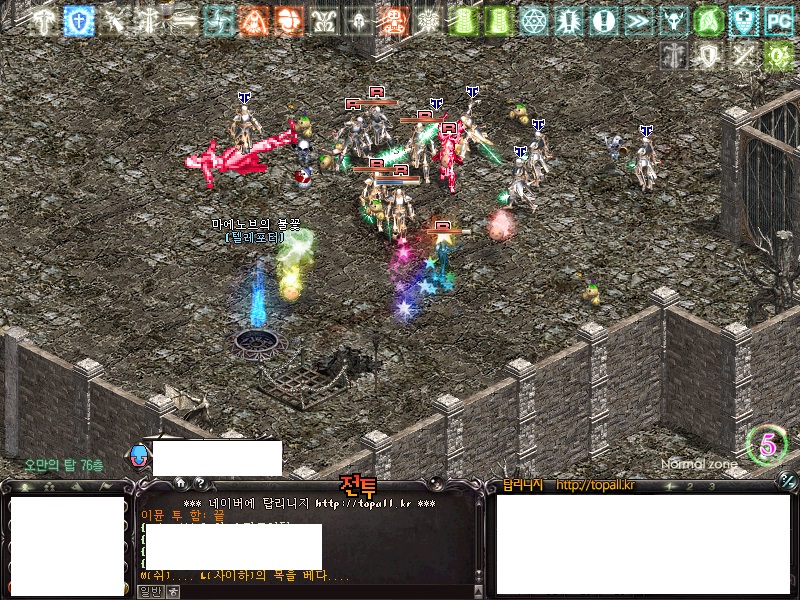
Task: Select the exclamation mark circle icon
Action: point(603,20)
